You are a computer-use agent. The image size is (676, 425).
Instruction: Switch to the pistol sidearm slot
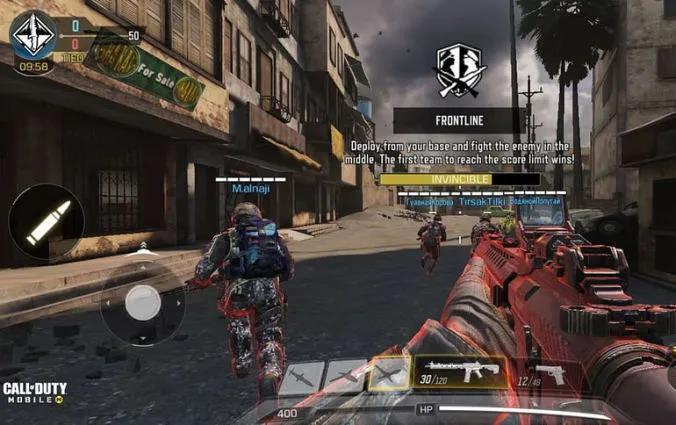tap(543, 375)
